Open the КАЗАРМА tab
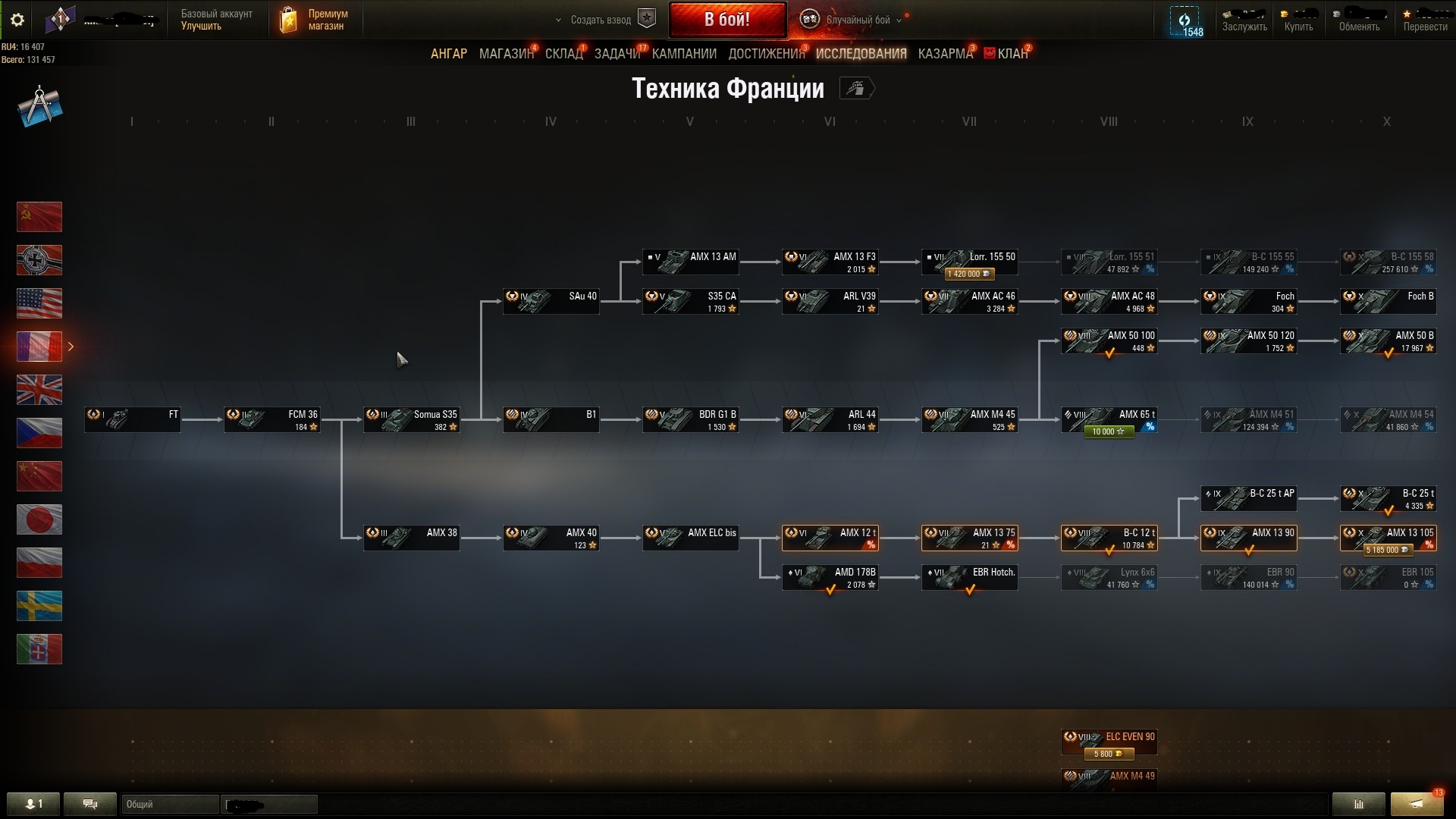The image size is (1456, 819). pos(945,54)
